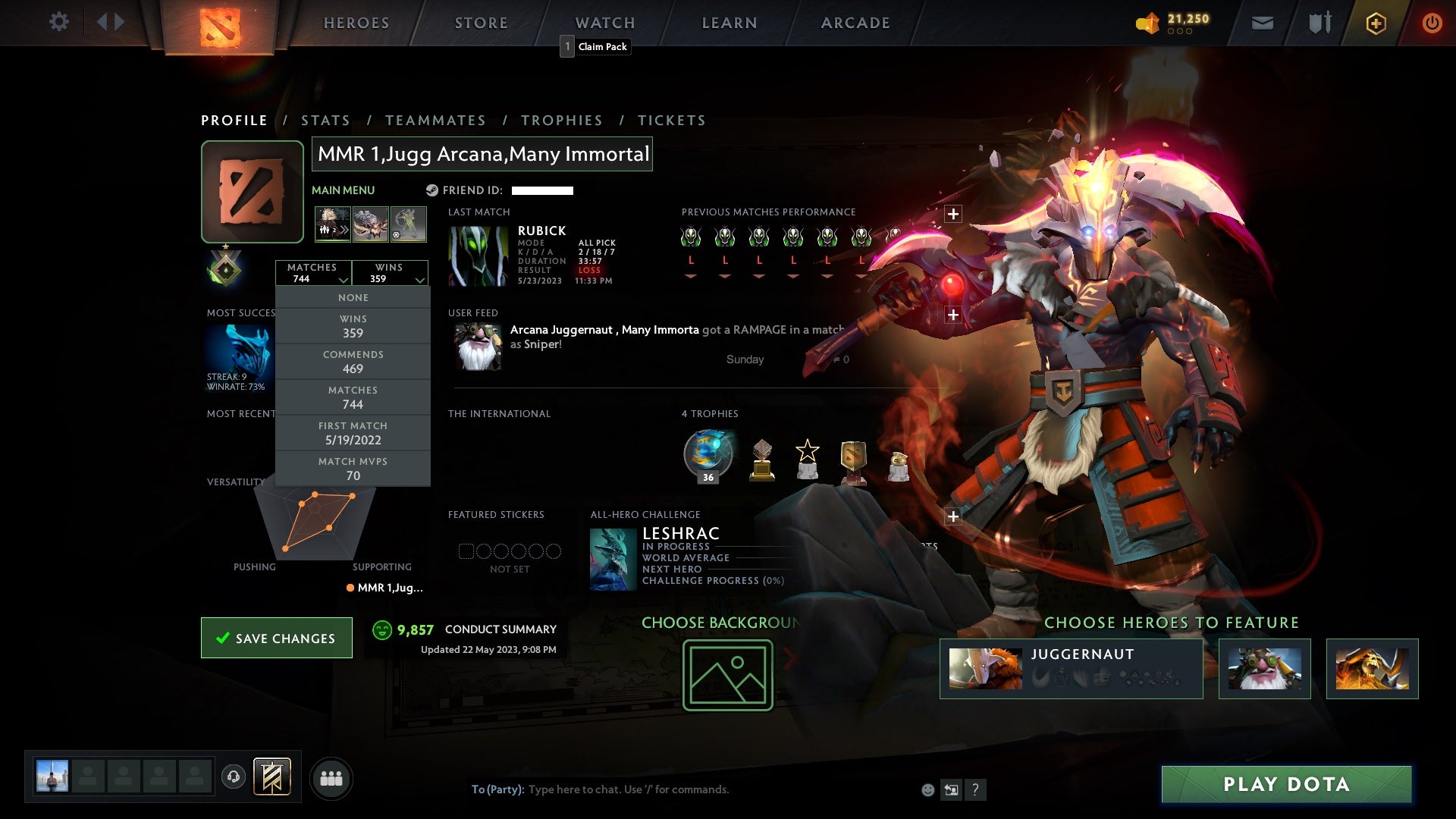This screenshot has width=1456, height=819.
Task: Open settings with the gear icon
Action: point(59,22)
